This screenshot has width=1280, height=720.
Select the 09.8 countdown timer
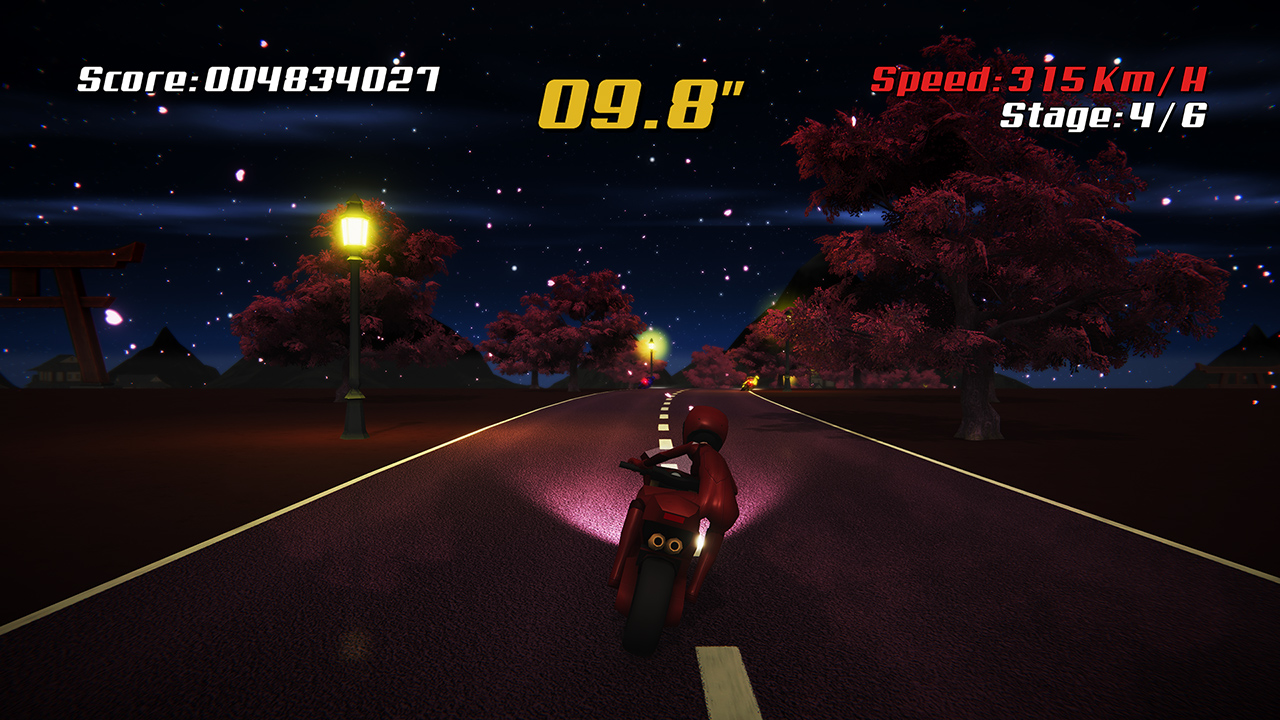(x=640, y=97)
